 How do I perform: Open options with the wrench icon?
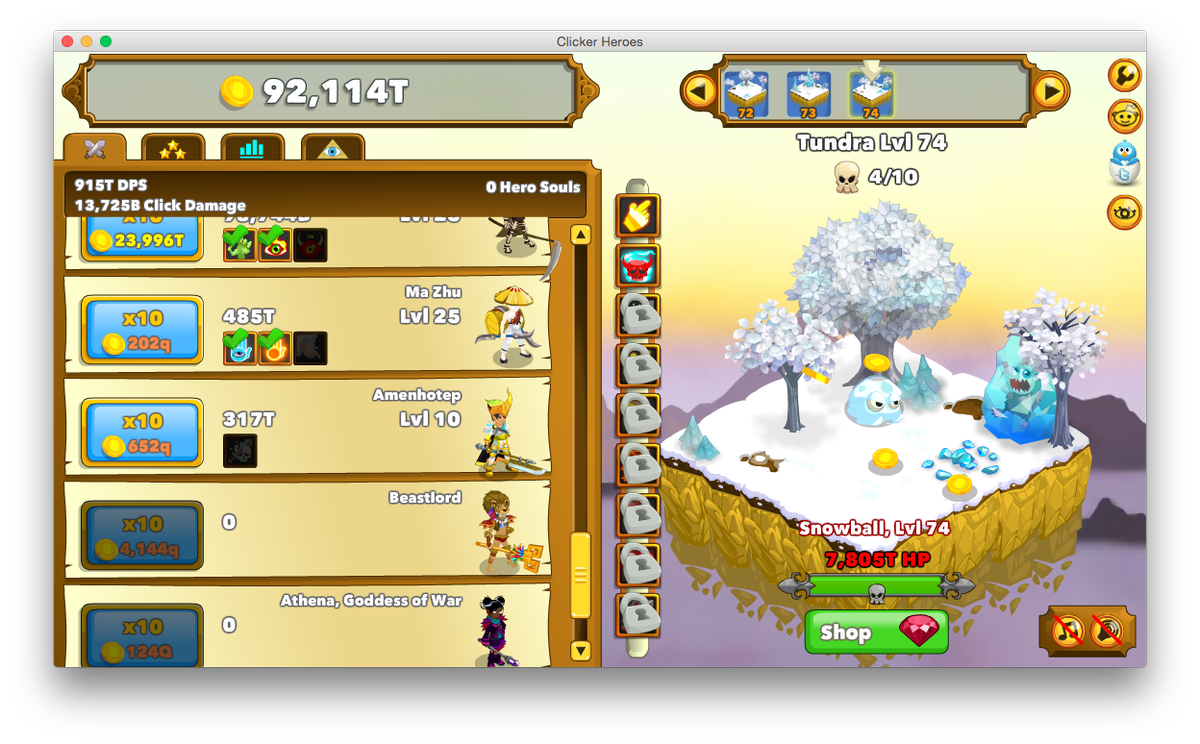pyautogui.click(x=1126, y=76)
